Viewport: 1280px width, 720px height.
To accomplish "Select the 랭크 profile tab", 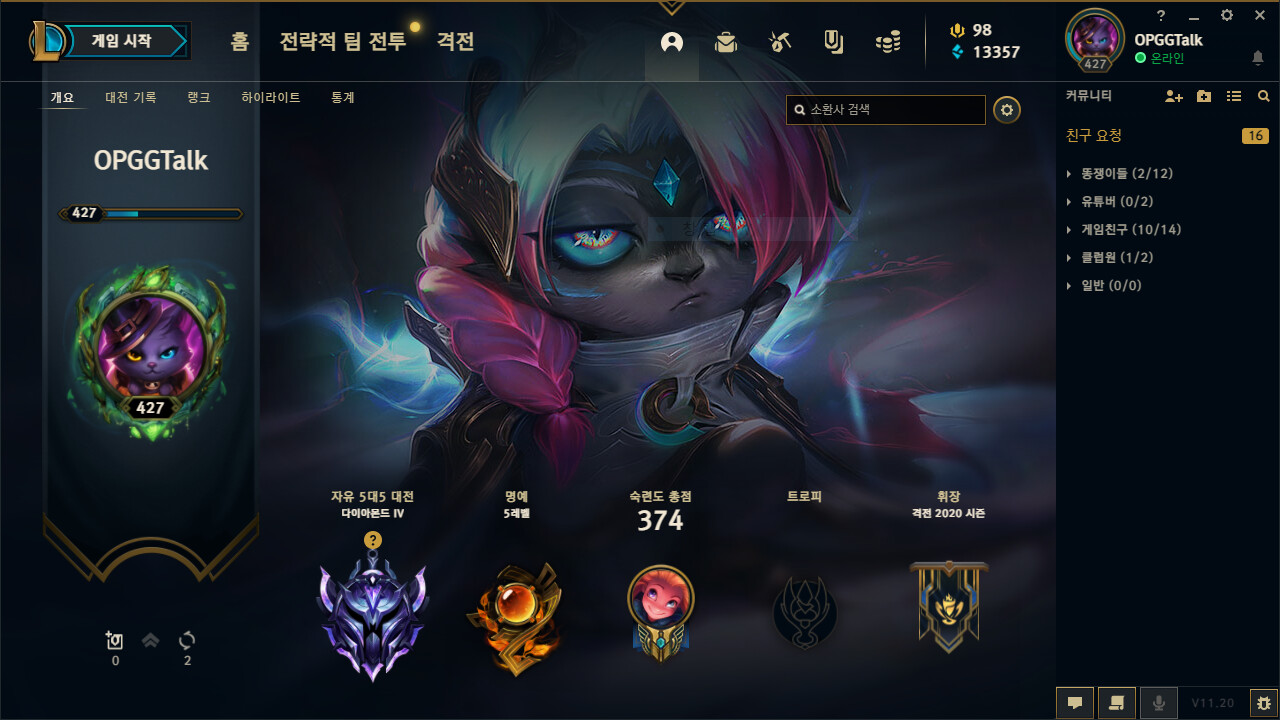I will (198, 98).
